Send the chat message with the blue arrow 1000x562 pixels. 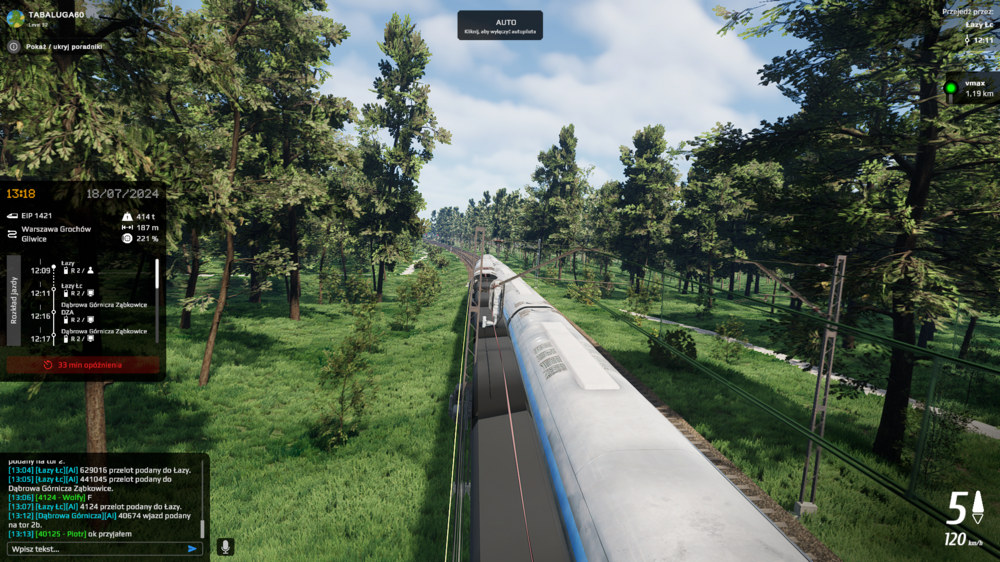click(192, 548)
